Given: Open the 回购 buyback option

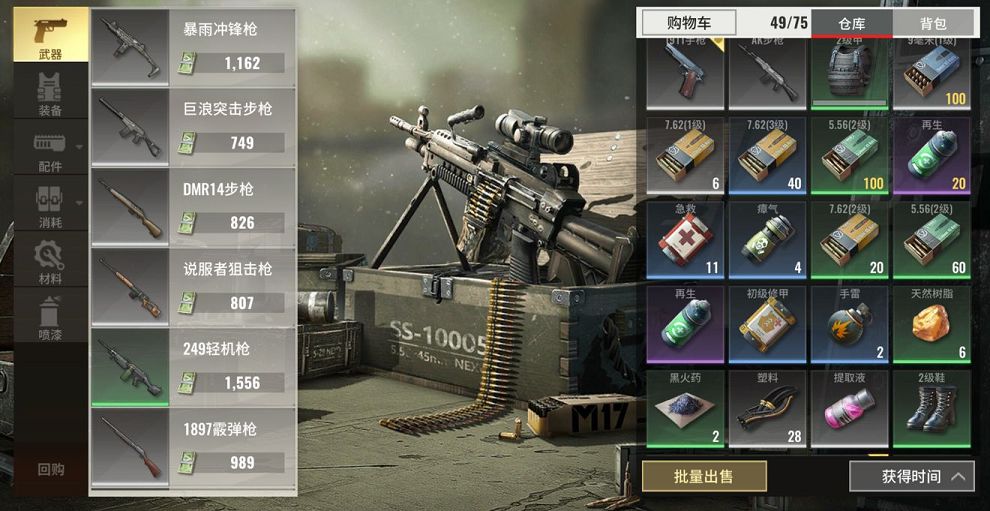Looking at the screenshot, I should pyautogui.click(x=50, y=469).
